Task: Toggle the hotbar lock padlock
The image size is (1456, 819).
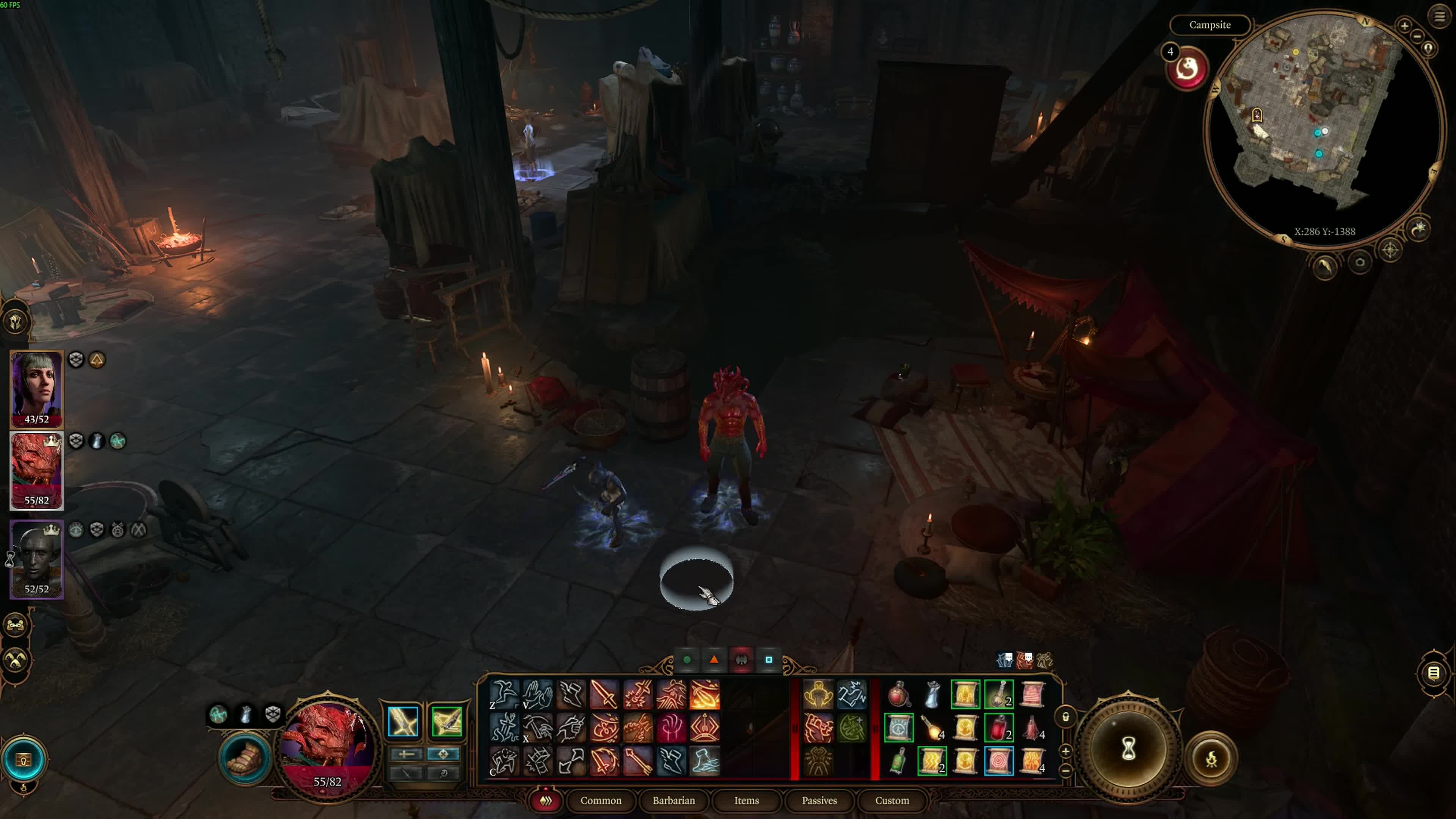Action: 1065,717
